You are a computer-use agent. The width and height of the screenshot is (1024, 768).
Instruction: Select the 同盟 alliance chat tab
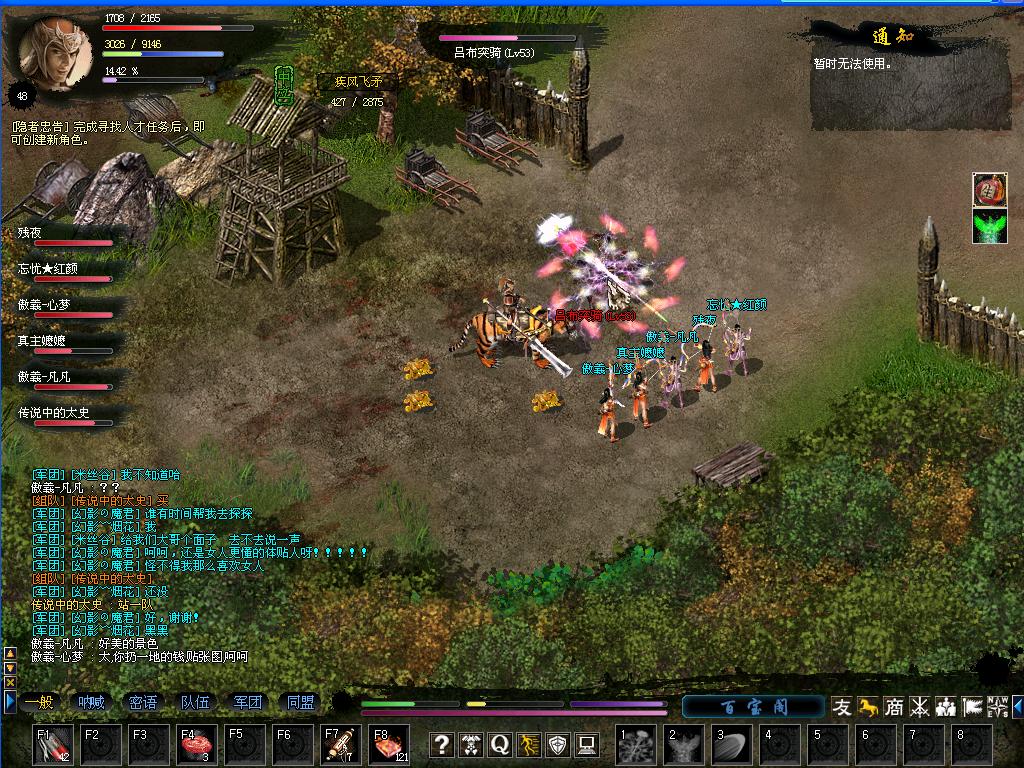click(x=299, y=703)
